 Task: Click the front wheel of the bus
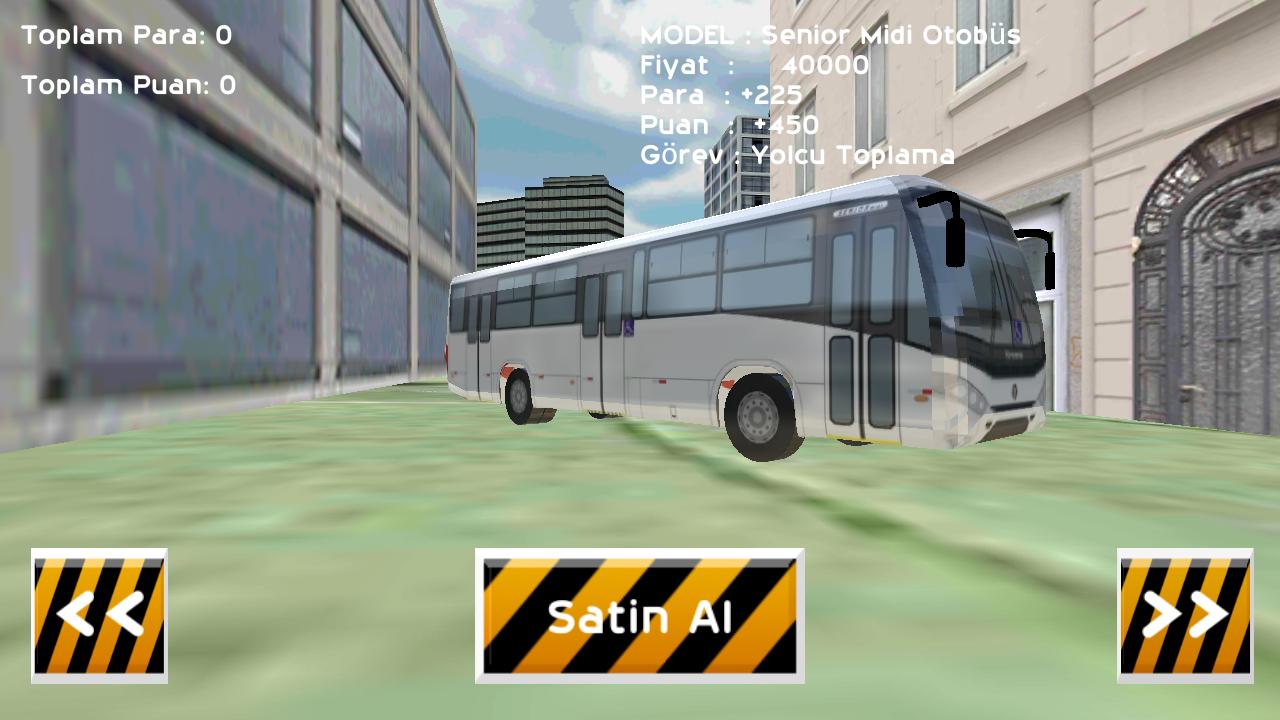pyautogui.click(x=760, y=415)
